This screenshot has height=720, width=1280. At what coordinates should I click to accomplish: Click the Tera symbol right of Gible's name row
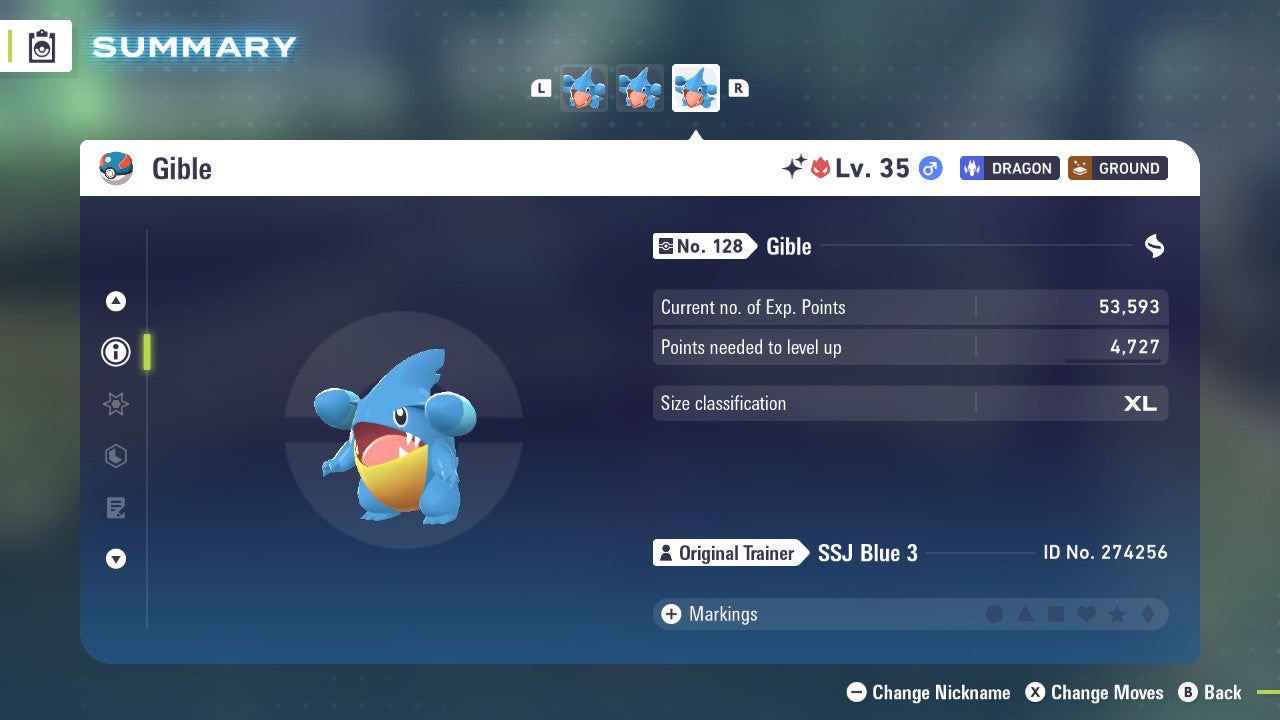[1154, 246]
